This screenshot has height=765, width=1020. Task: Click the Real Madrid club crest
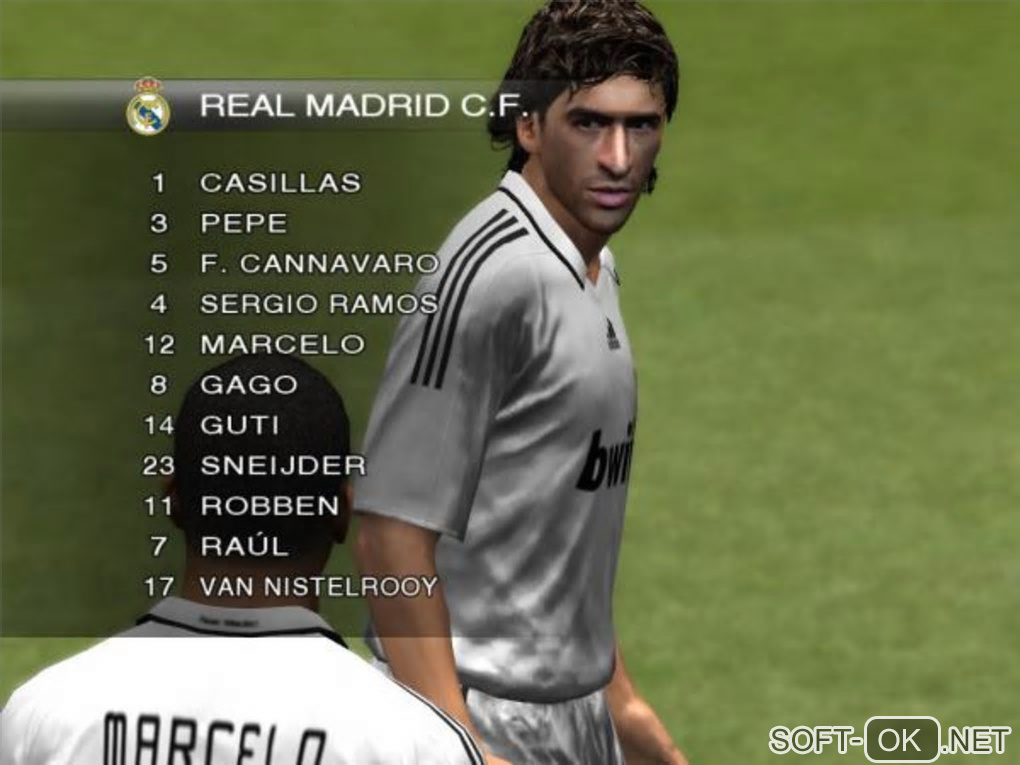(x=148, y=107)
